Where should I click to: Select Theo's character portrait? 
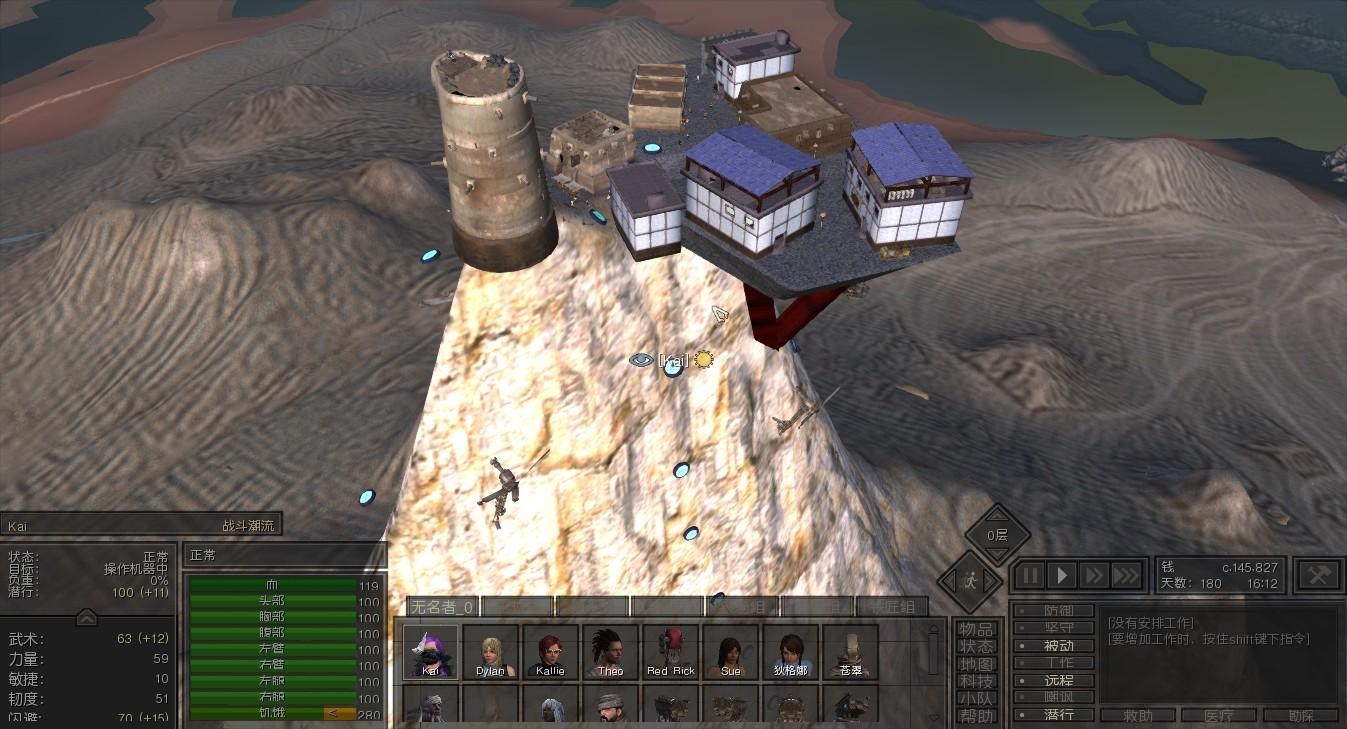(609, 652)
